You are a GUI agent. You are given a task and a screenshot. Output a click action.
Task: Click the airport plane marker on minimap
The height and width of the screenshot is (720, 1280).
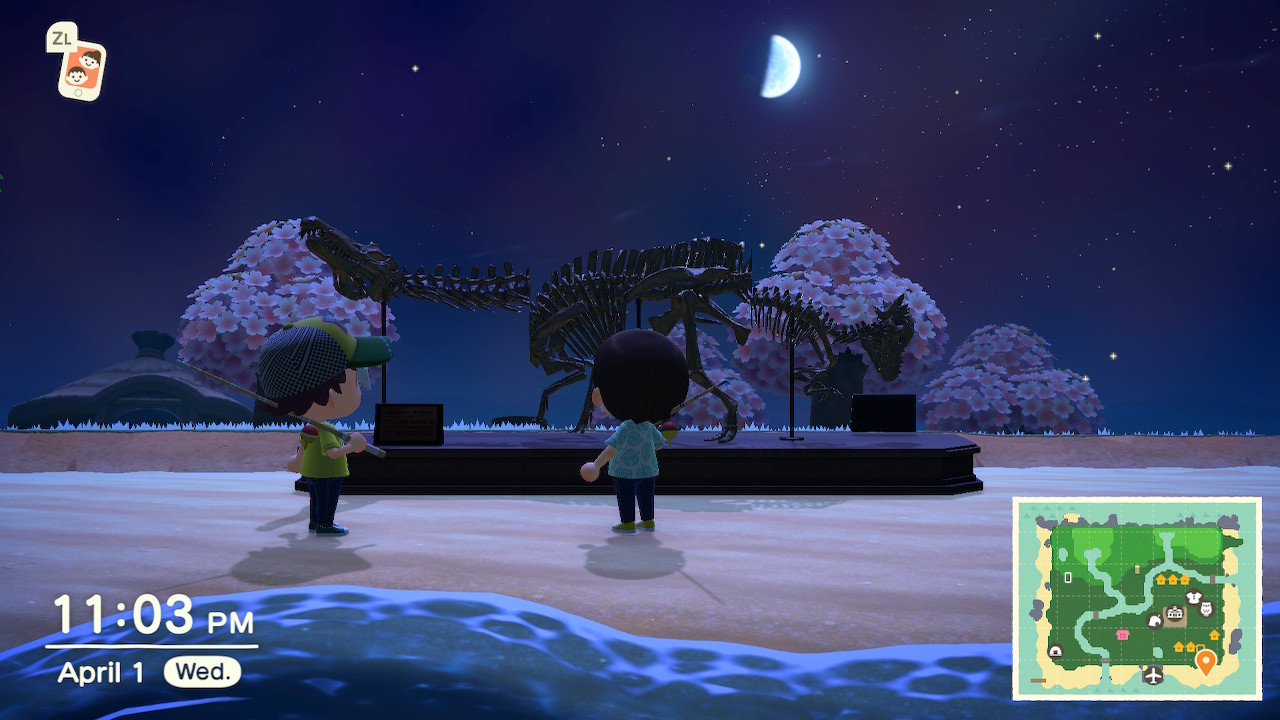1153,675
